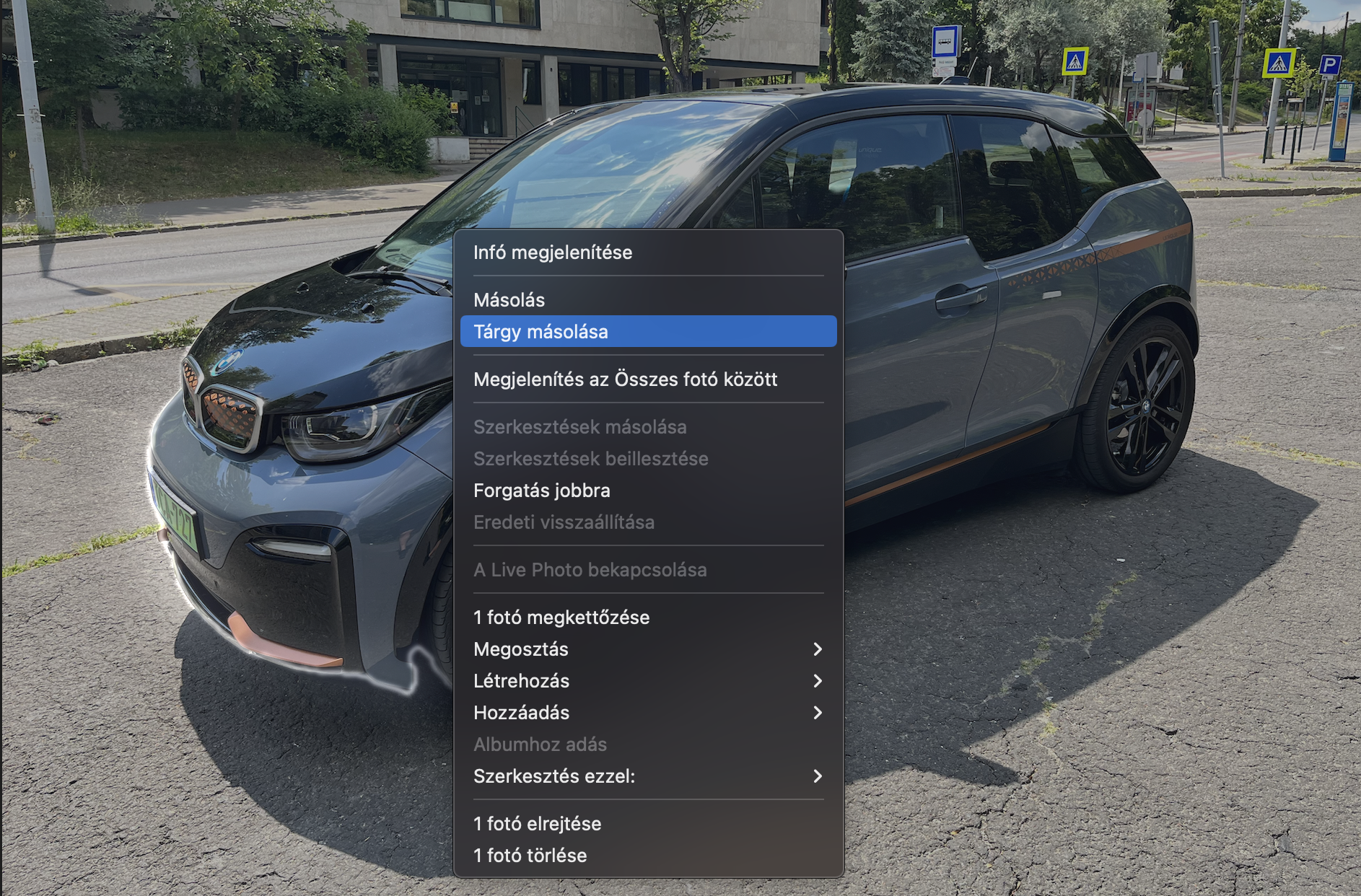This screenshot has height=896, width=1361.
Task: Select "Forgatás jobbra" to rotate the photo
Action: (542, 491)
